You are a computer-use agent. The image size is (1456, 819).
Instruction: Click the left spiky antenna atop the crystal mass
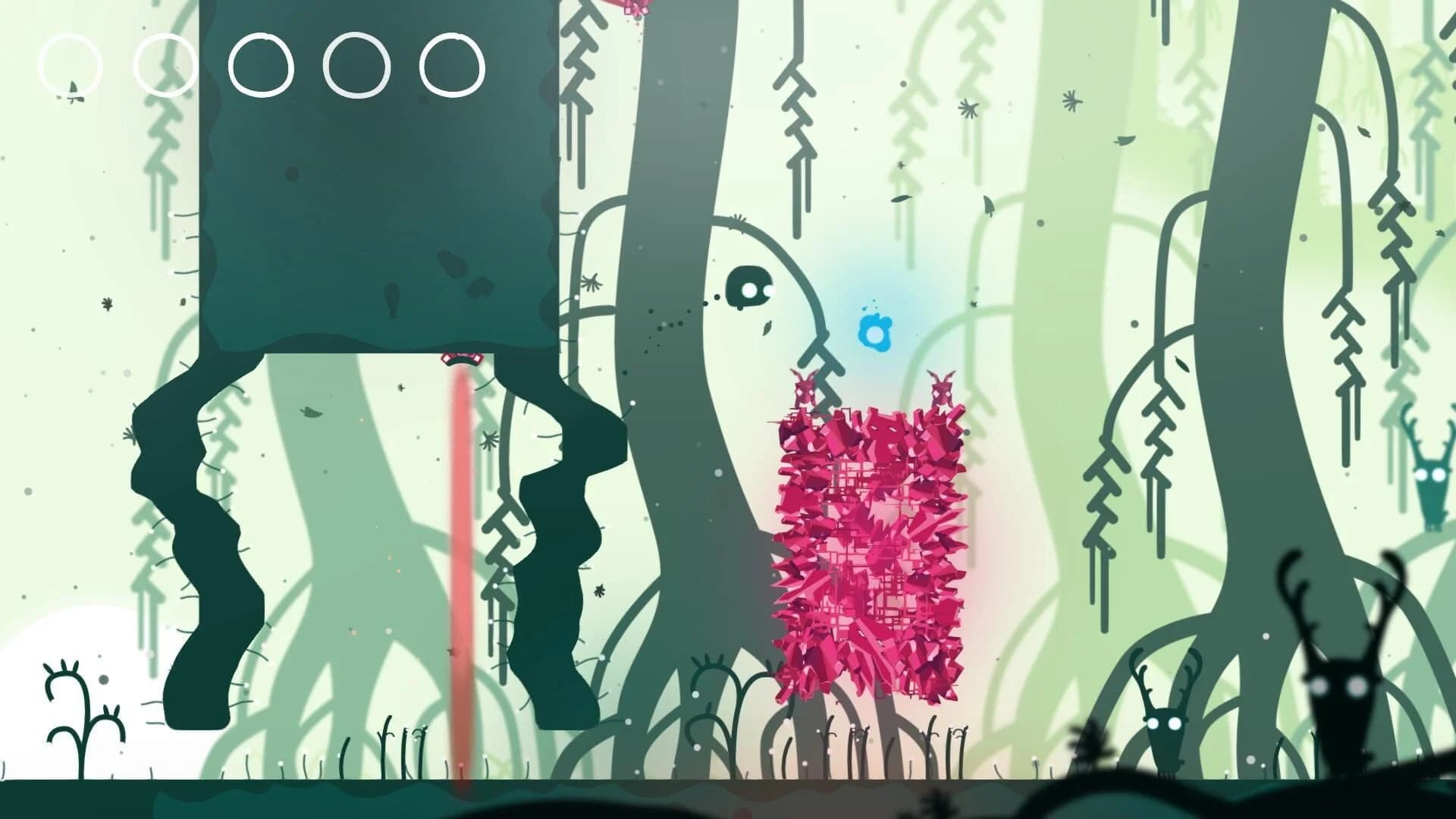pos(804,387)
